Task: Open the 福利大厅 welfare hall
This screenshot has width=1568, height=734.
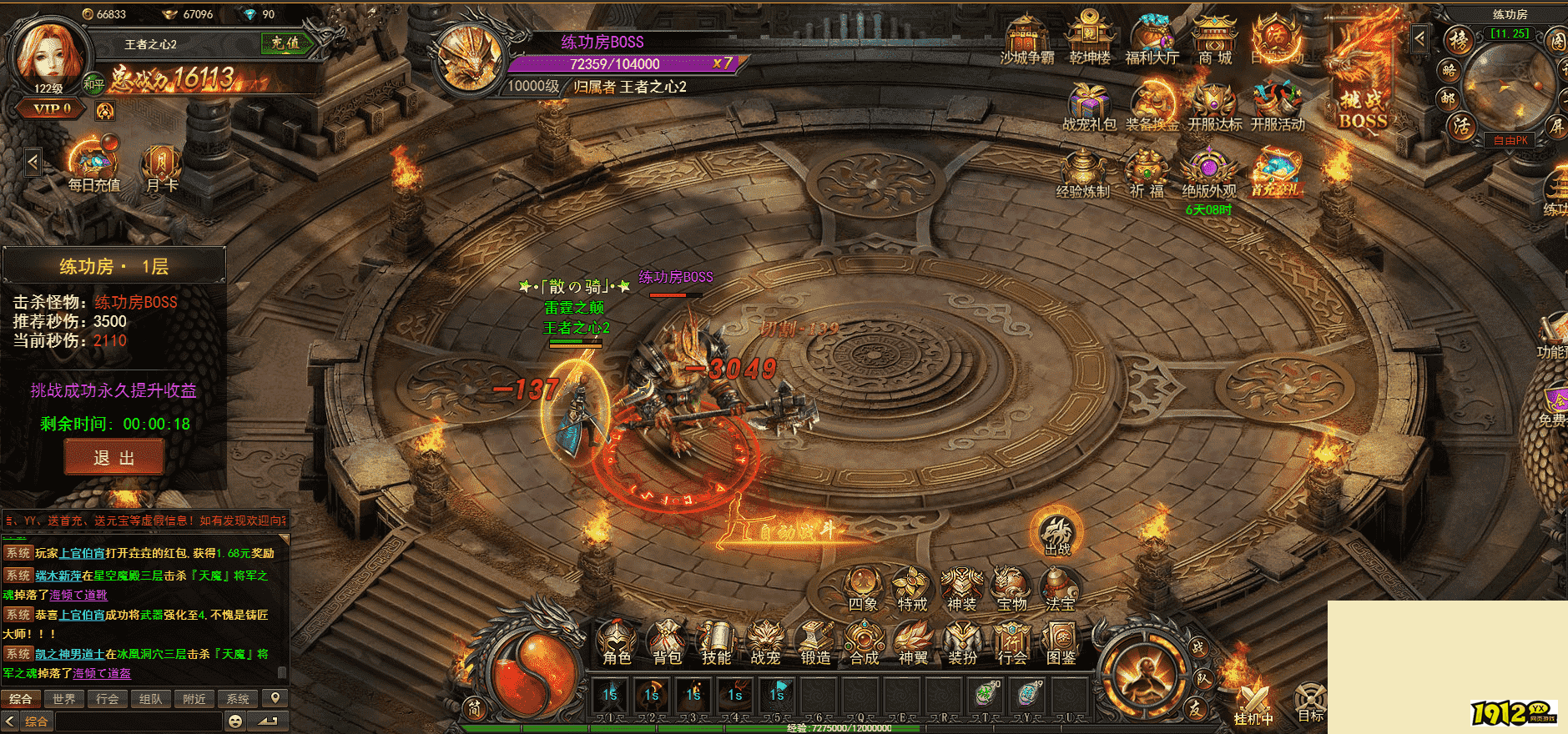Action: pos(1152,40)
